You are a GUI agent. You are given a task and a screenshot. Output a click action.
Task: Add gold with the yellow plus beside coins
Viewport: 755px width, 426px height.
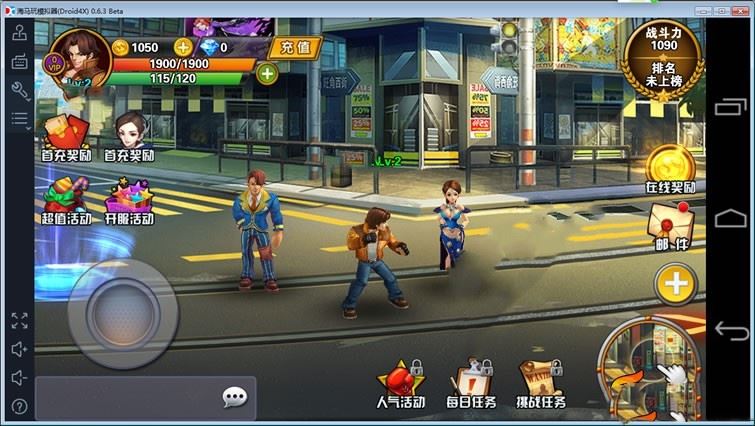183,47
